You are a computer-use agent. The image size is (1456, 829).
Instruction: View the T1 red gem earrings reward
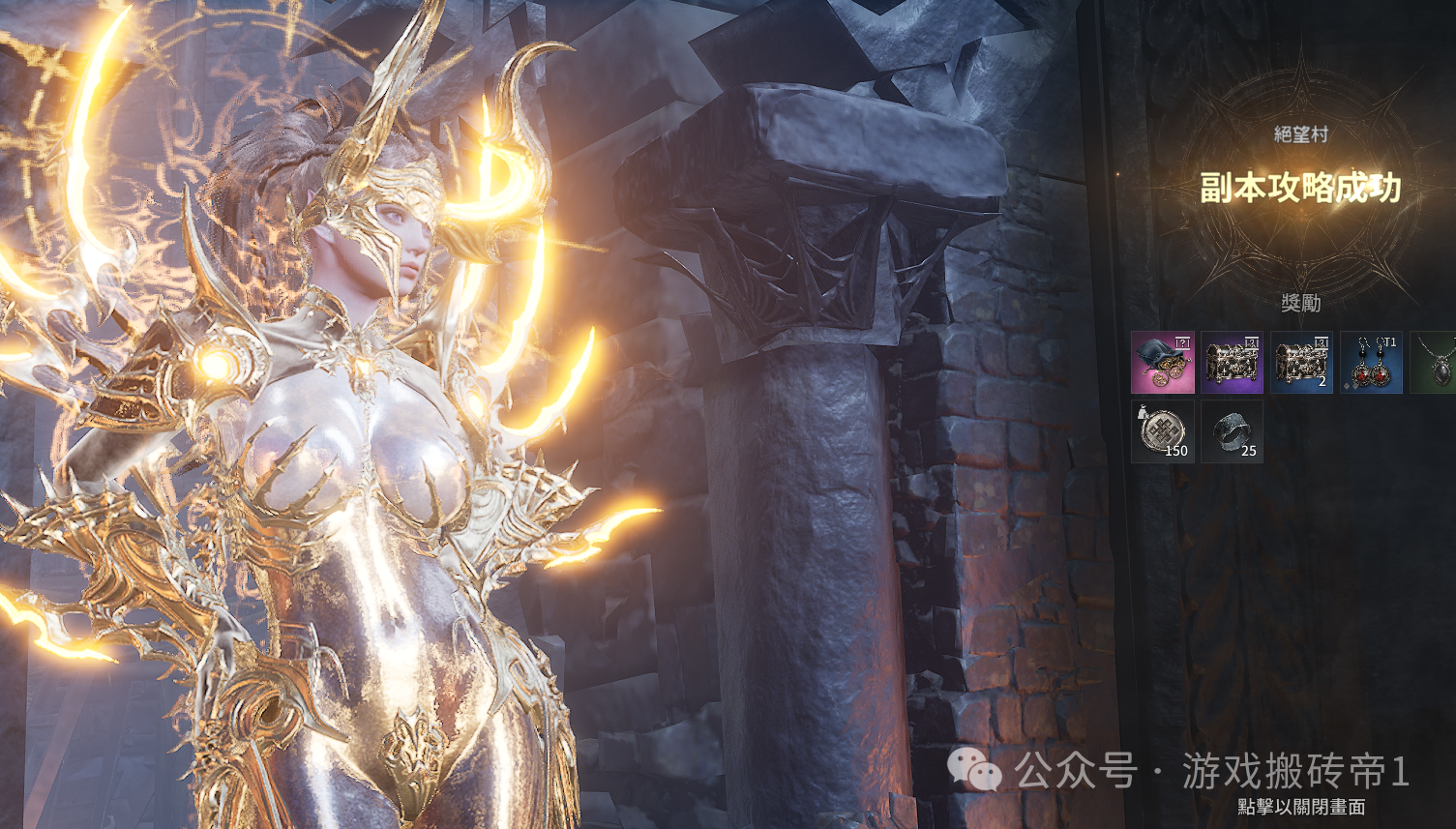1371,363
